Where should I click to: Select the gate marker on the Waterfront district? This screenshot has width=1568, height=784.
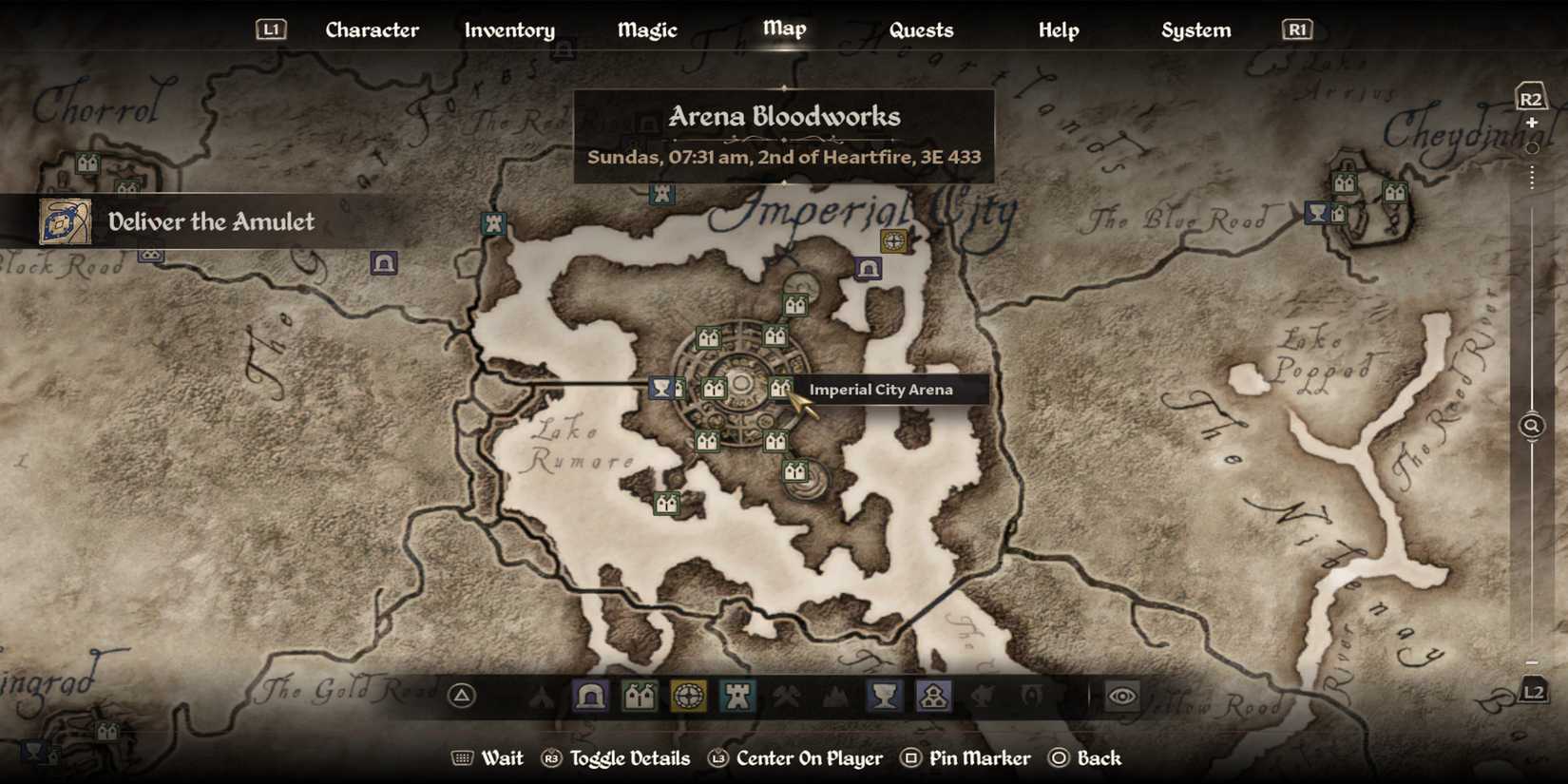tap(667, 505)
